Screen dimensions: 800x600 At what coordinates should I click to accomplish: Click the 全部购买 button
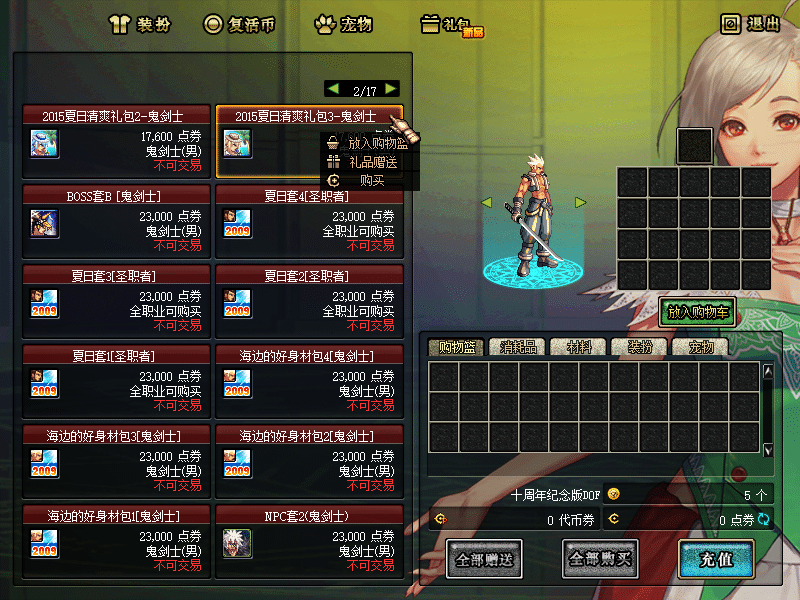click(x=600, y=559)
